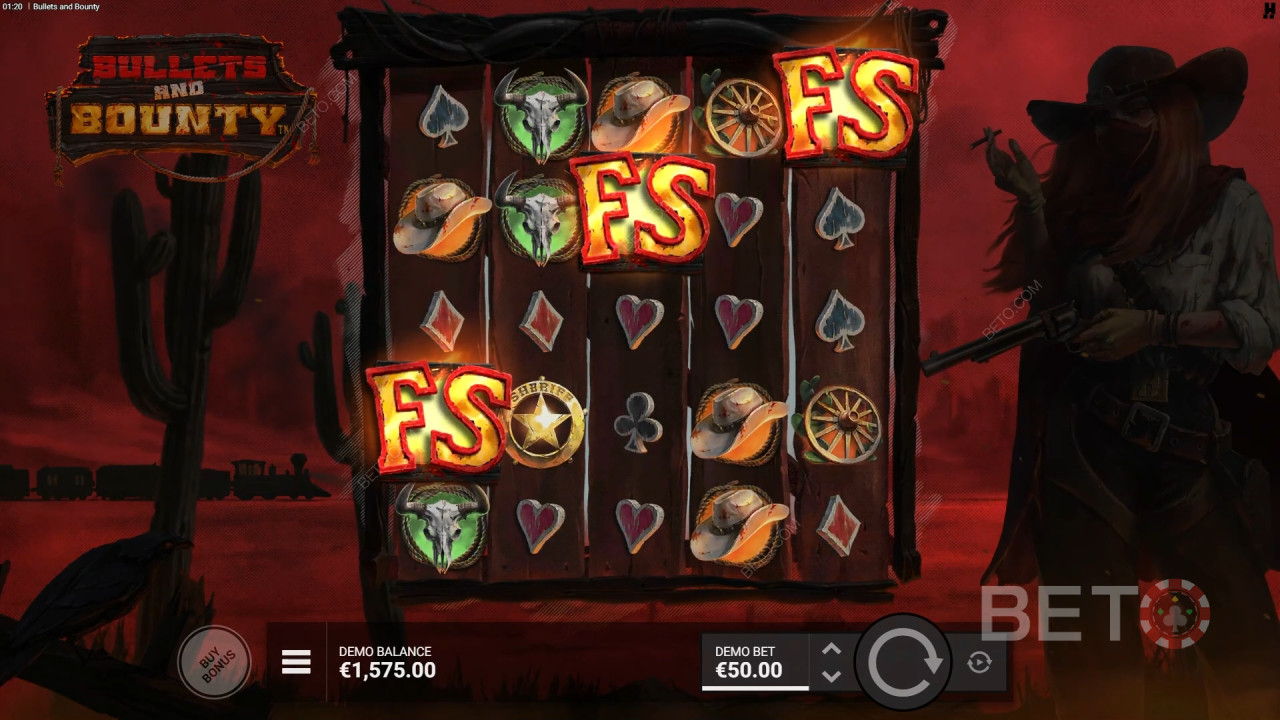Select the Bullets and Bounty title bar label
This screenshot has height=720, width=1280.
[x=65, y=6]
